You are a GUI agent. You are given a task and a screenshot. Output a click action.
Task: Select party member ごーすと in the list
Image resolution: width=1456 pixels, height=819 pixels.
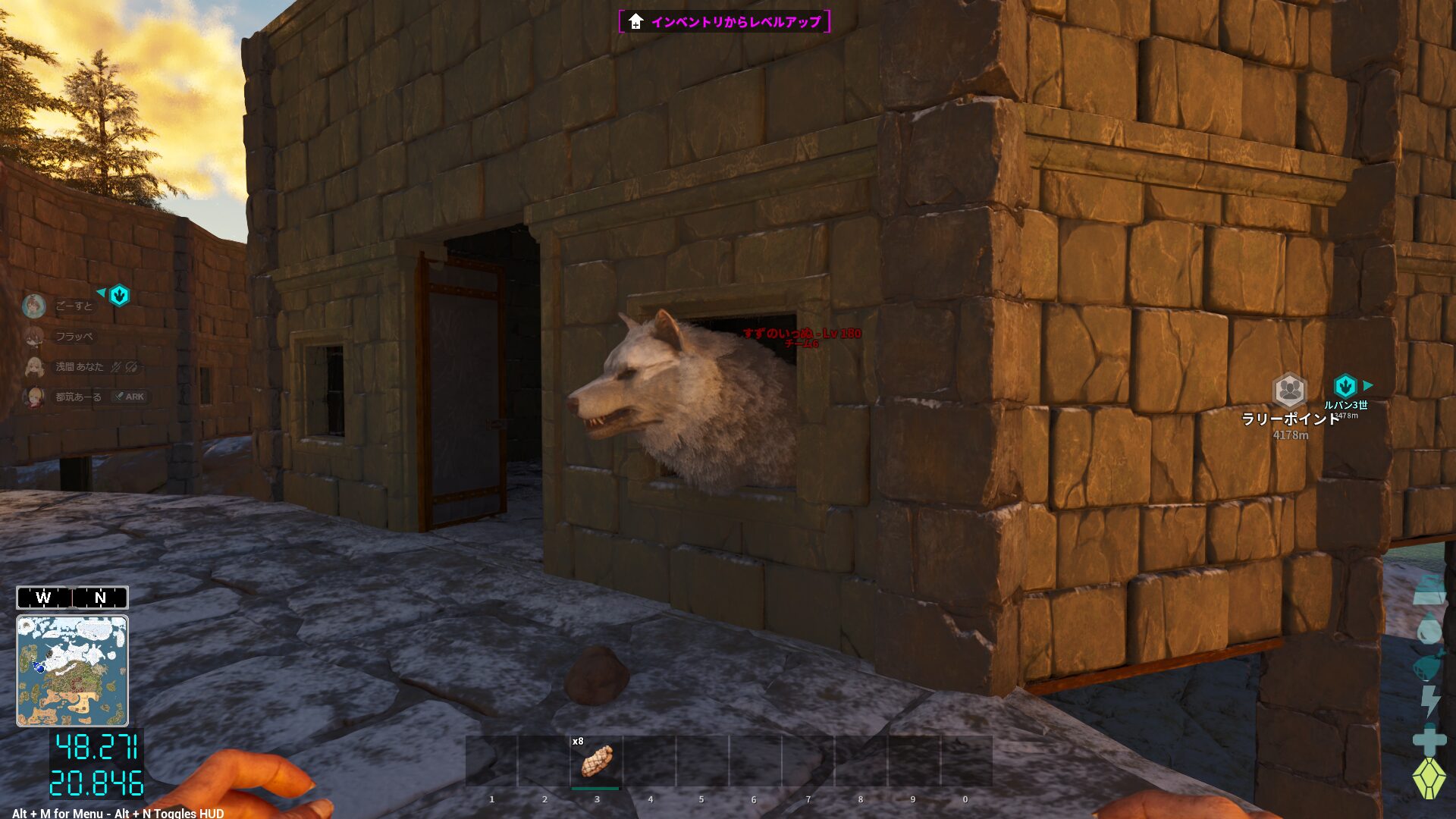click(74, 306)
